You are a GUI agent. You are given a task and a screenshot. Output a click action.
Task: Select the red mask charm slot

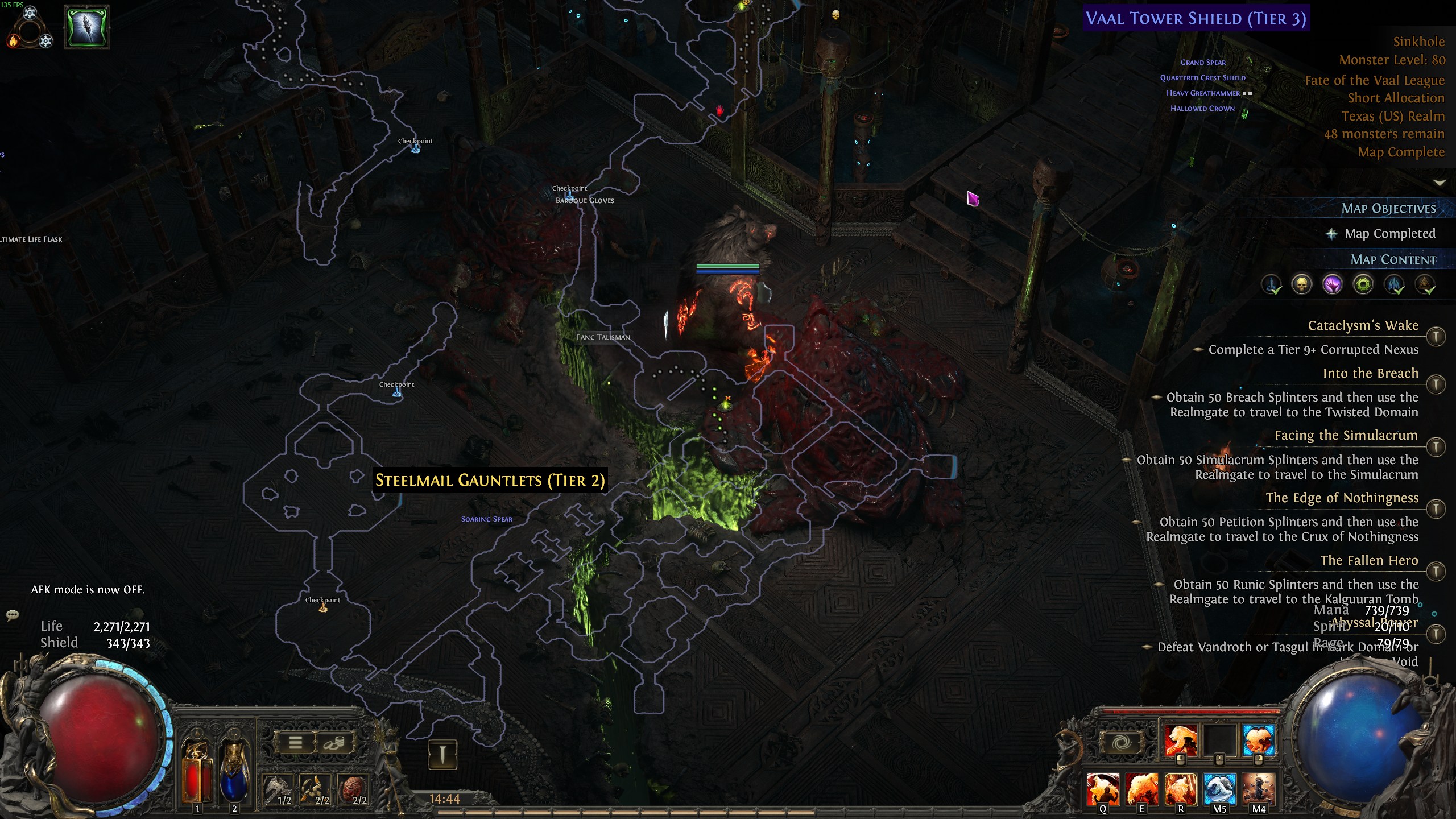tap(353, 789)
